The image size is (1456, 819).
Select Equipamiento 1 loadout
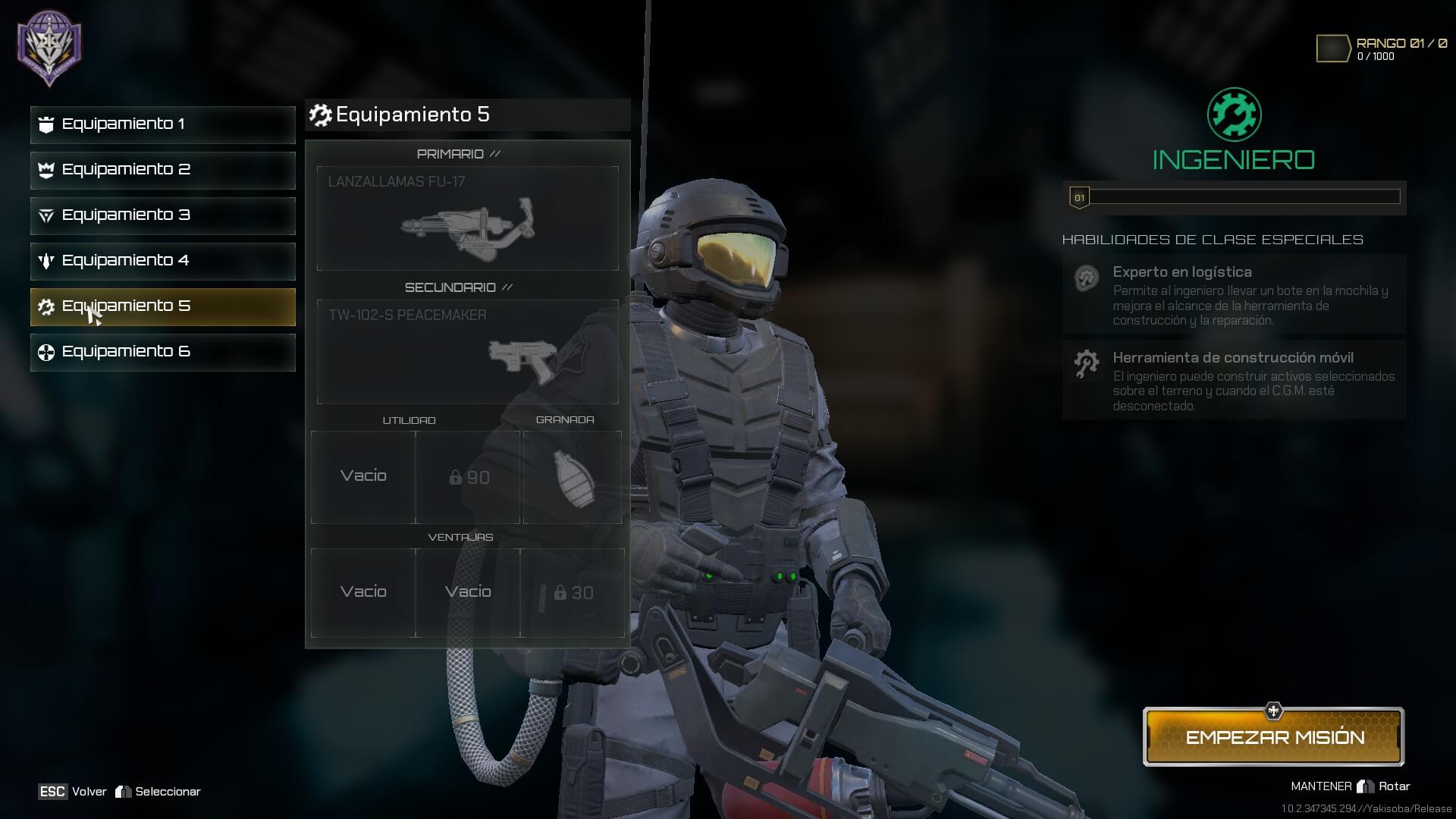click(x=162, y=124)
